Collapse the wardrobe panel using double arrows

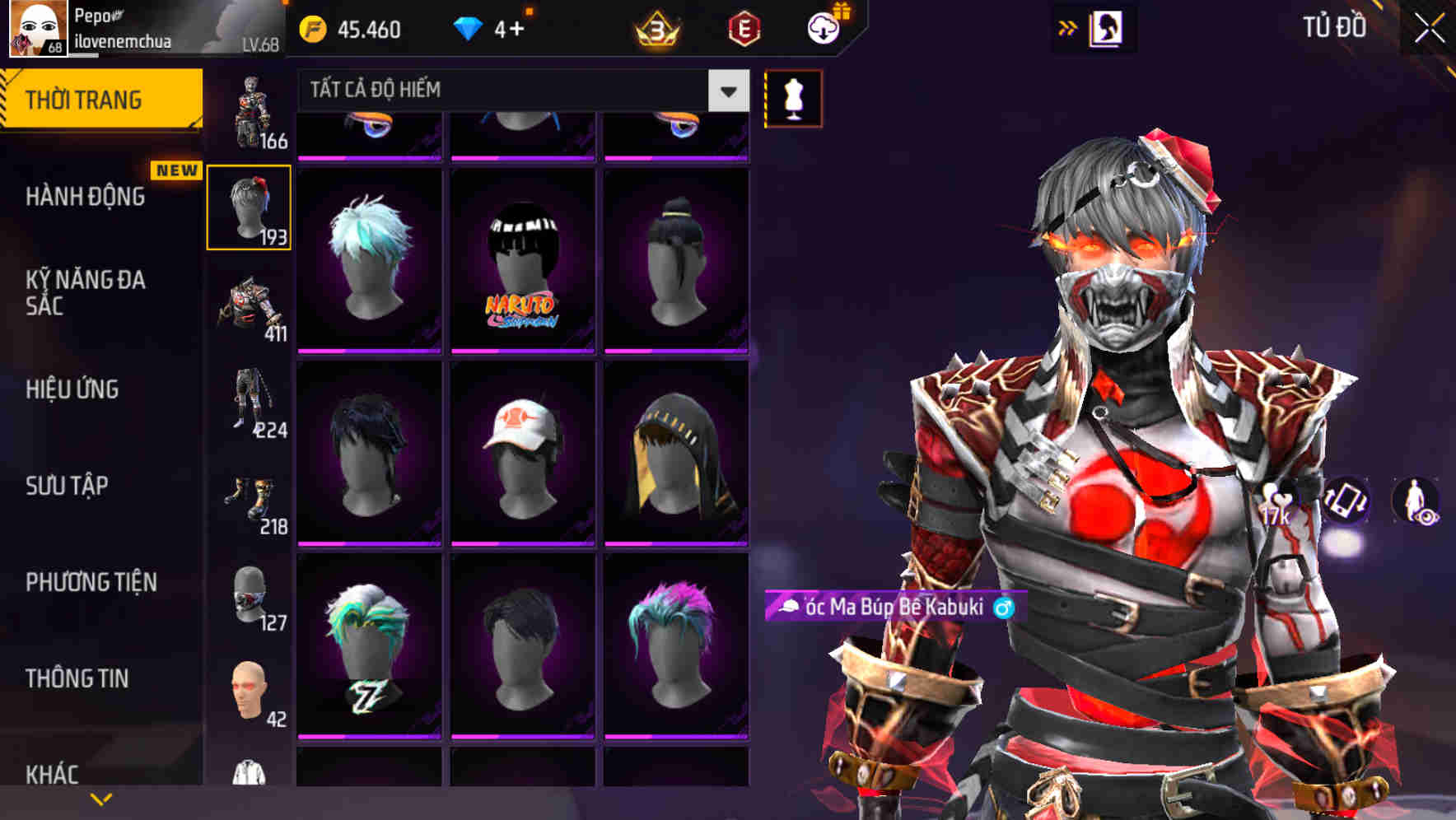pos(1068,27)
